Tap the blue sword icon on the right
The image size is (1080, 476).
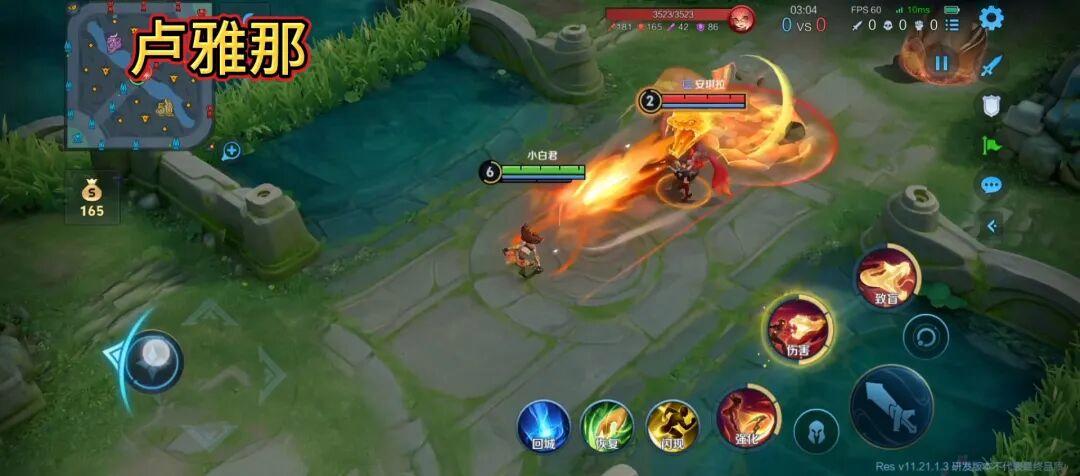click(x=991, y=67)
